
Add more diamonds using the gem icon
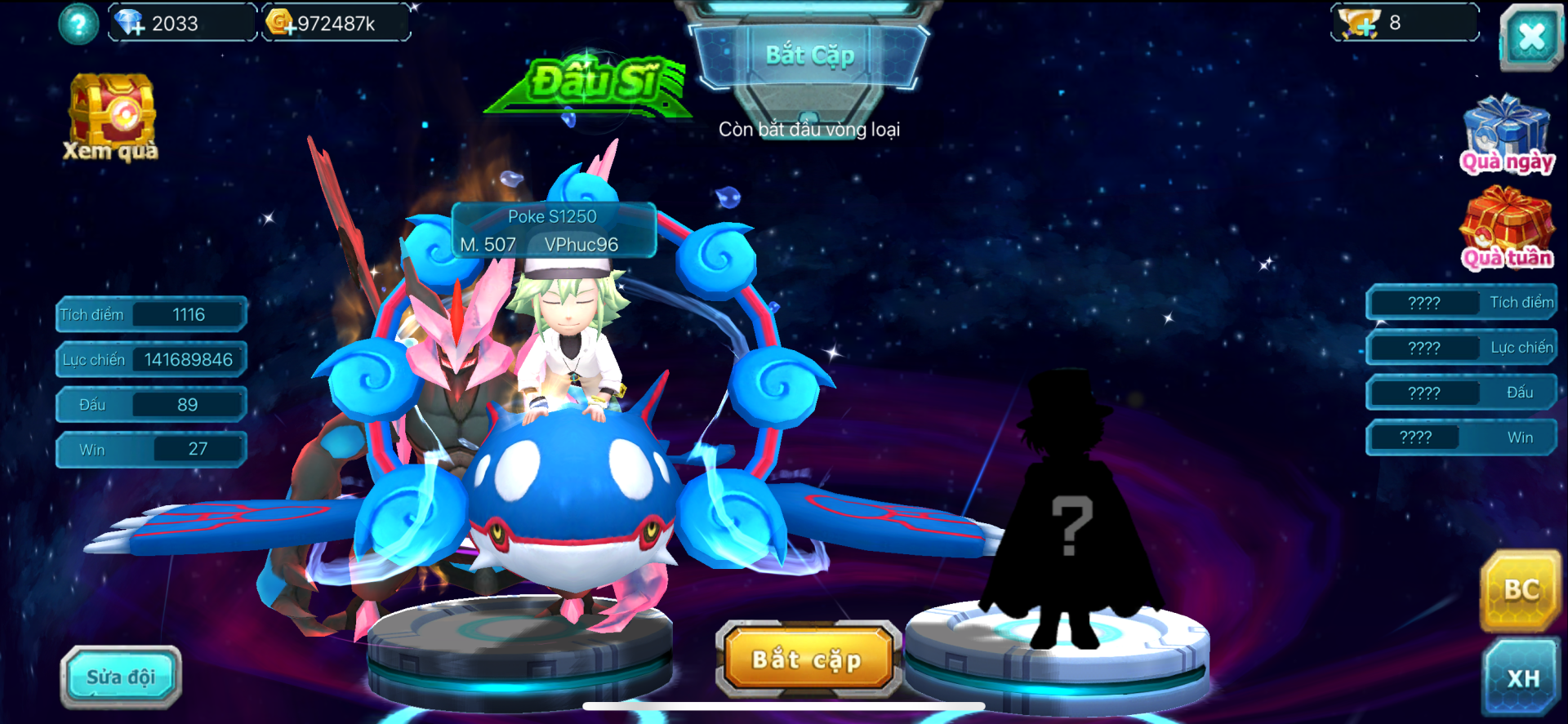tap(130, 23)
